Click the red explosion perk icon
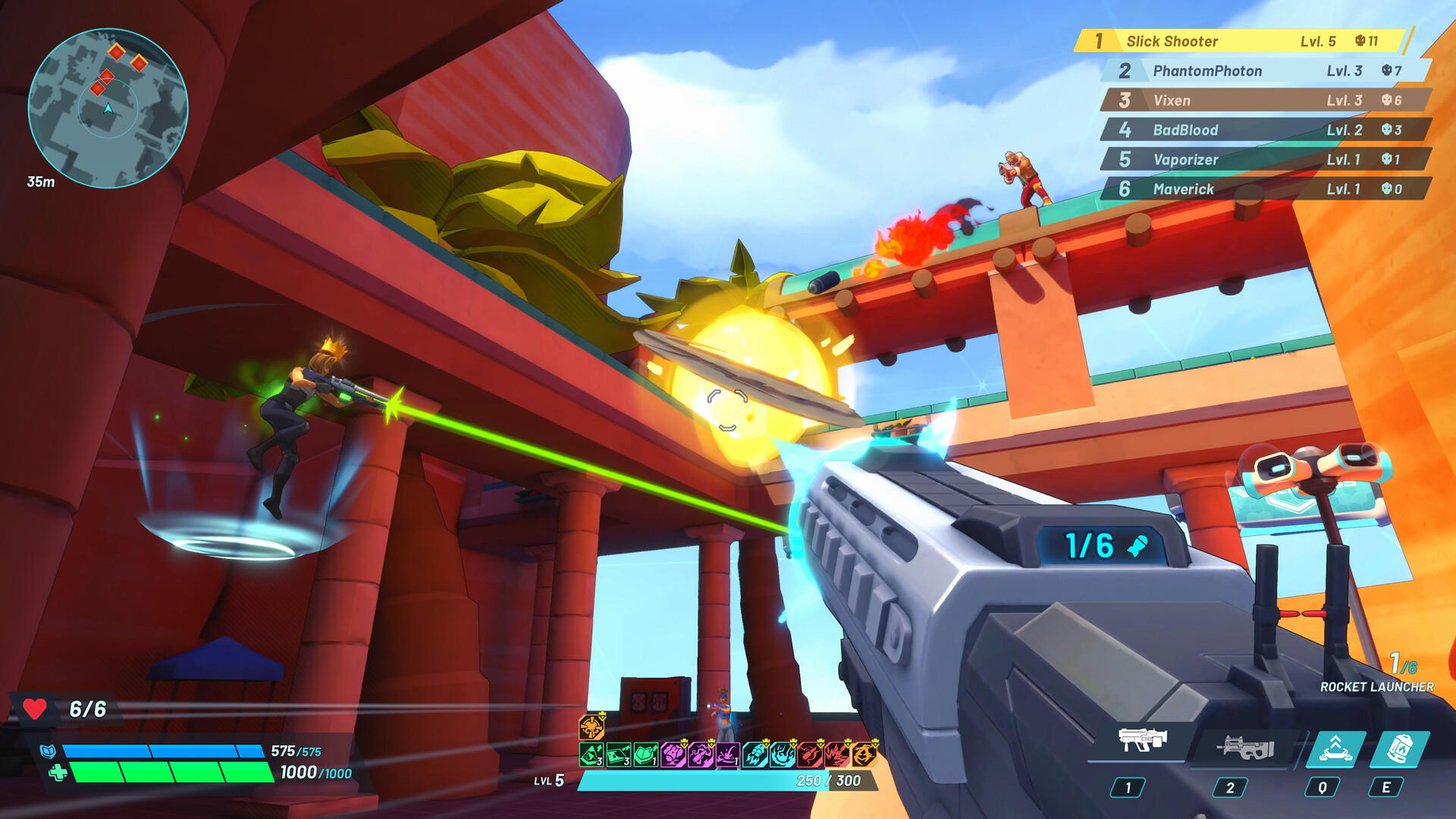This screenshot has width=1456, height=819. [x=835, y=755]
